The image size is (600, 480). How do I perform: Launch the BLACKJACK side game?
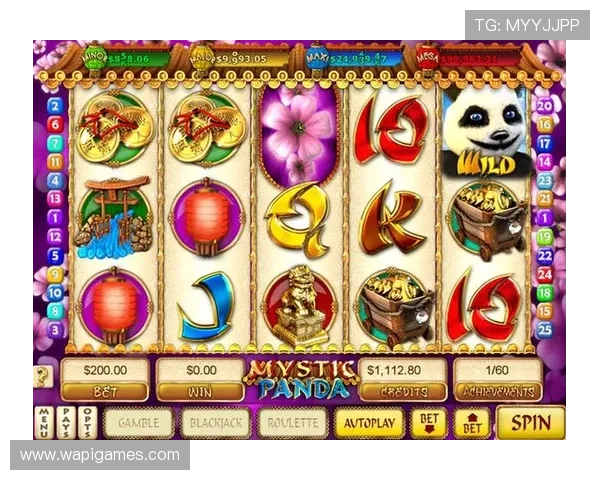click(x=215, y=422)
